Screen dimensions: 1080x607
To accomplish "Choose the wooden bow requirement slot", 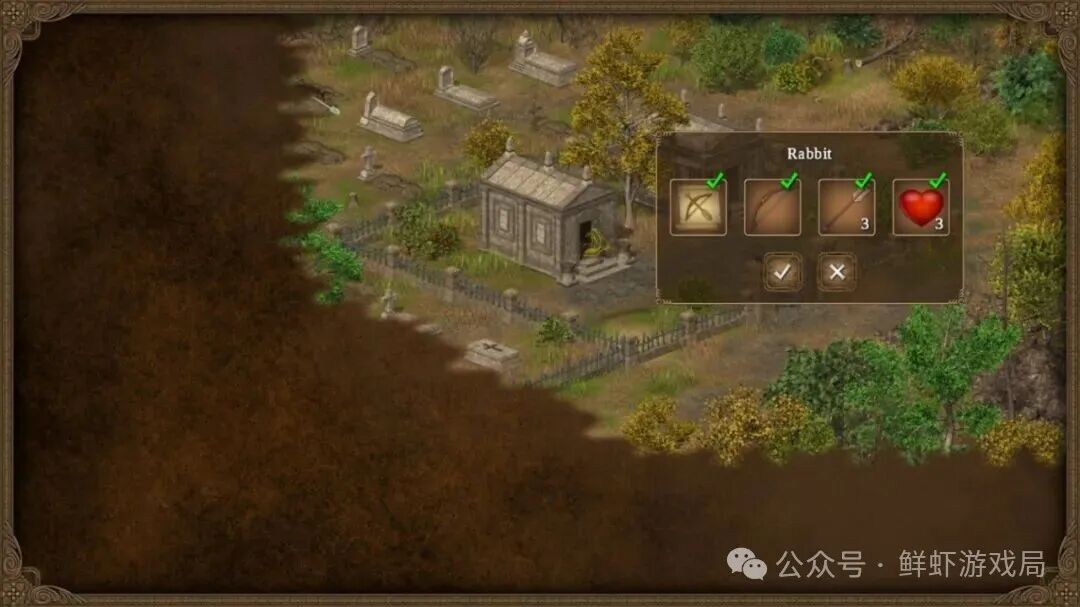I will pyautogui.click(x=772, y=207).
